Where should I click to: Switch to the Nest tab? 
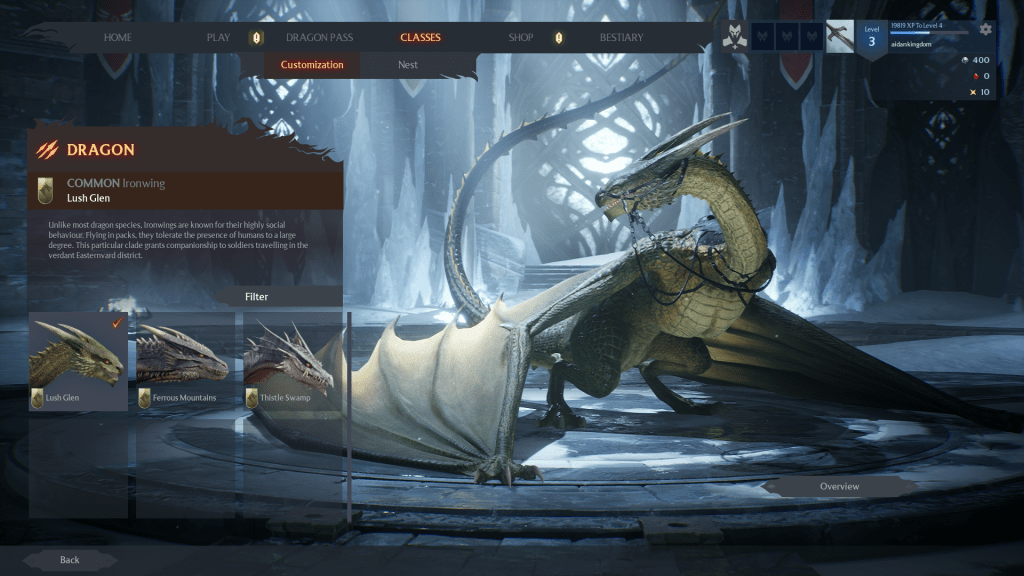pos(408,65)
